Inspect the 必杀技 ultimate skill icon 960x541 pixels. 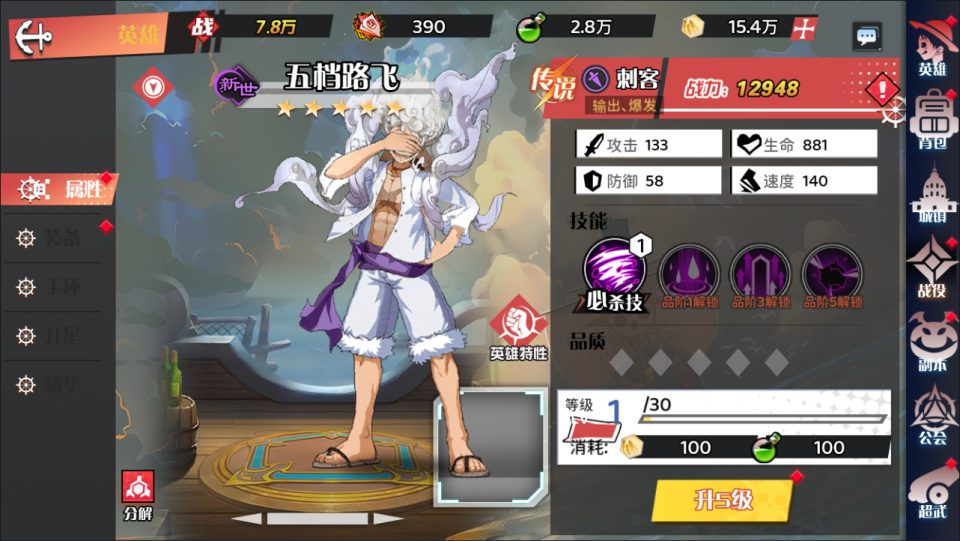click(612, 271)
